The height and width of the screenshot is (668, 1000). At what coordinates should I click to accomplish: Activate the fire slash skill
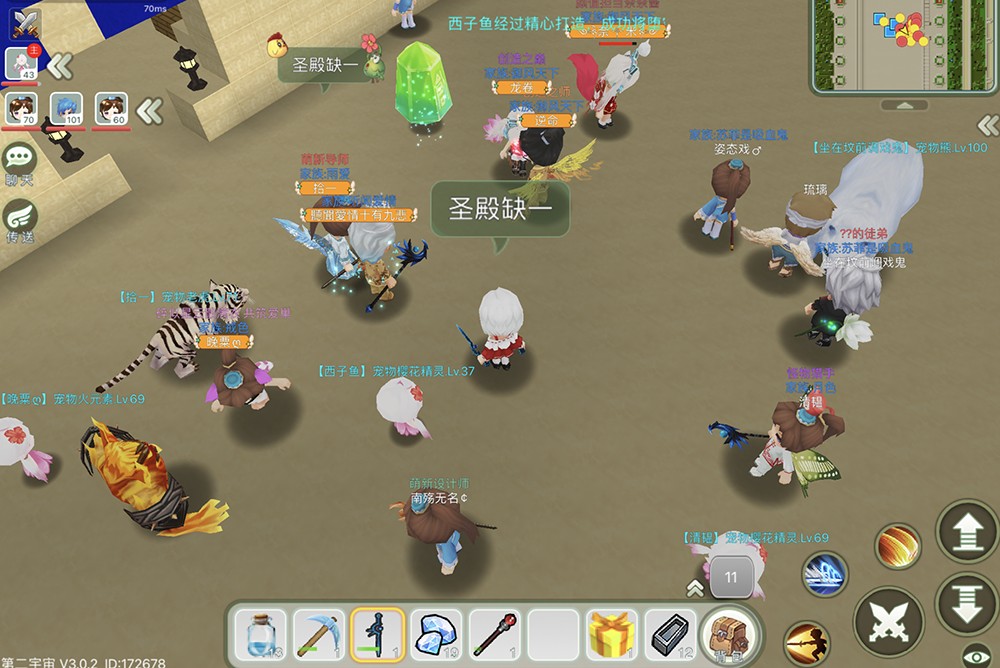click(898, 546)
